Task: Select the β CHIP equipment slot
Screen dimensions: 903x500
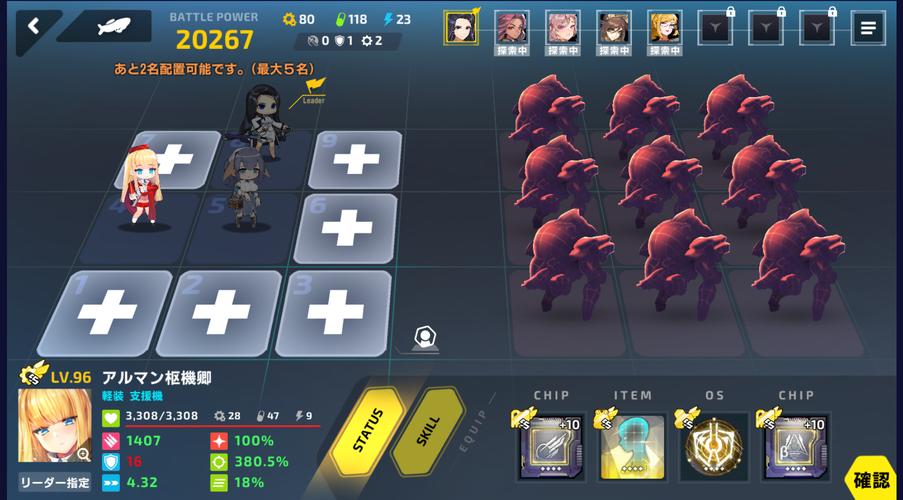Action: [x=796, y=446]
